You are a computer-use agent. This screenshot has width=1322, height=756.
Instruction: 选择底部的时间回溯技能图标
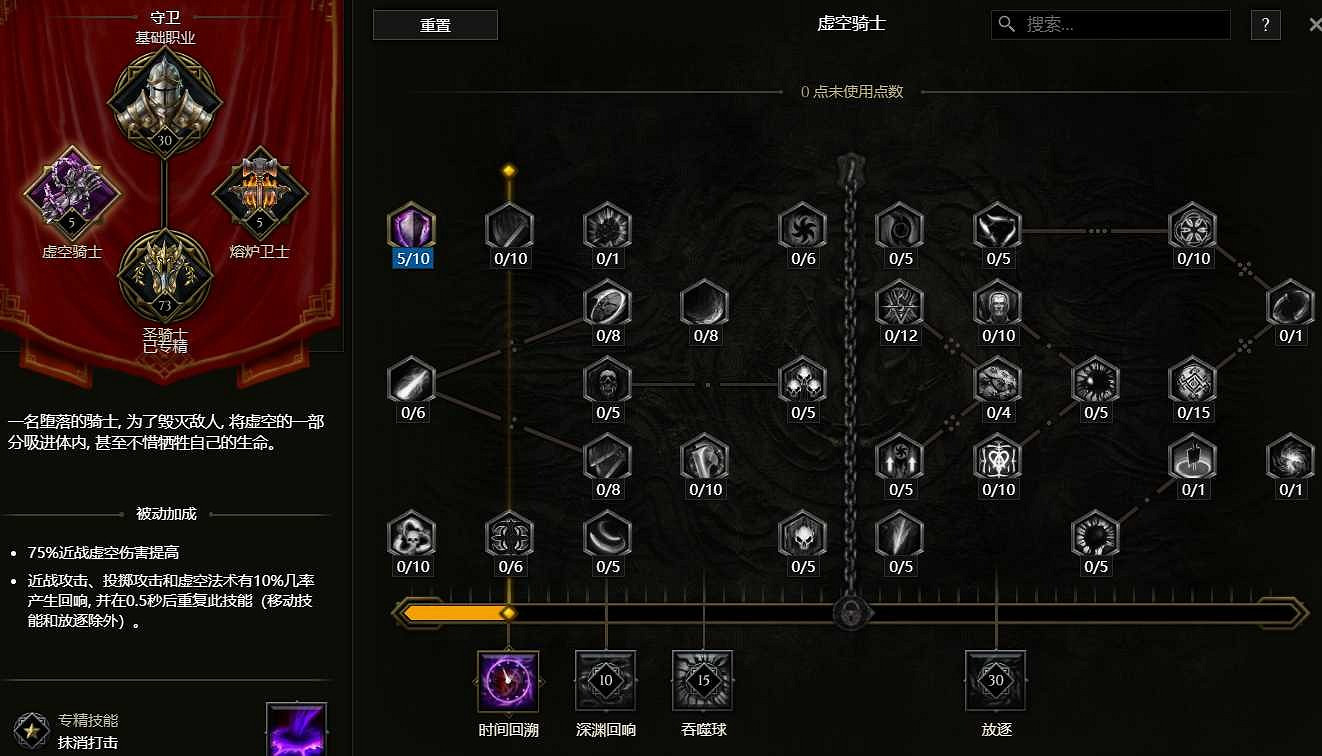point(508,678)
